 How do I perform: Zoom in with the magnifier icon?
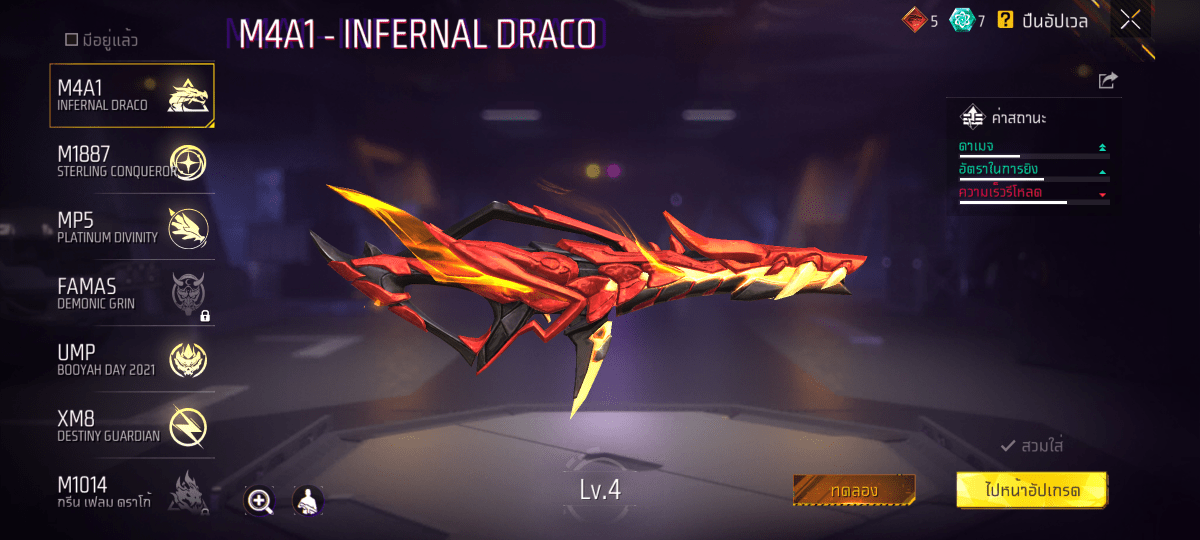(x=260, y=501)
